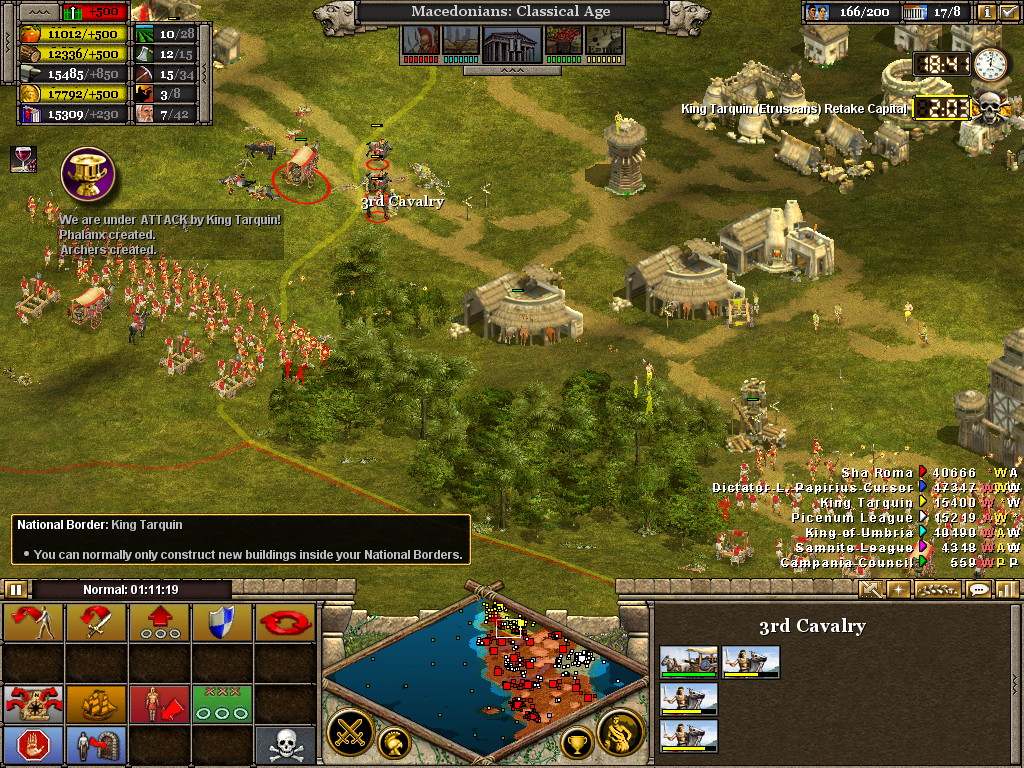Viewport: 1024px width, 768px height.
Task: Activate the blue and white shield command
Action: click(x=222, y=622)
